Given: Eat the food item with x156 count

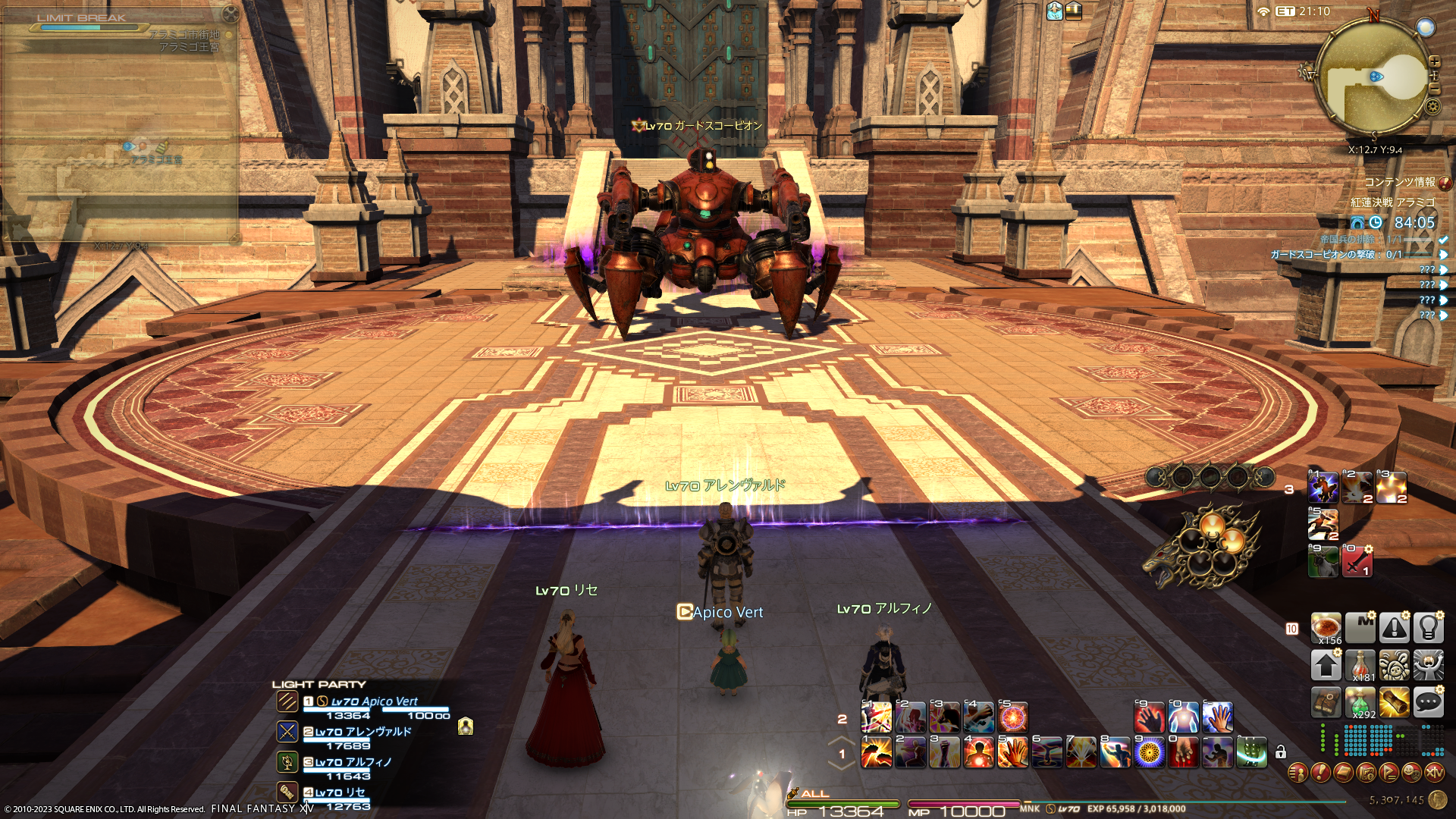Looking at the screenshot, I should [1326, 628].
